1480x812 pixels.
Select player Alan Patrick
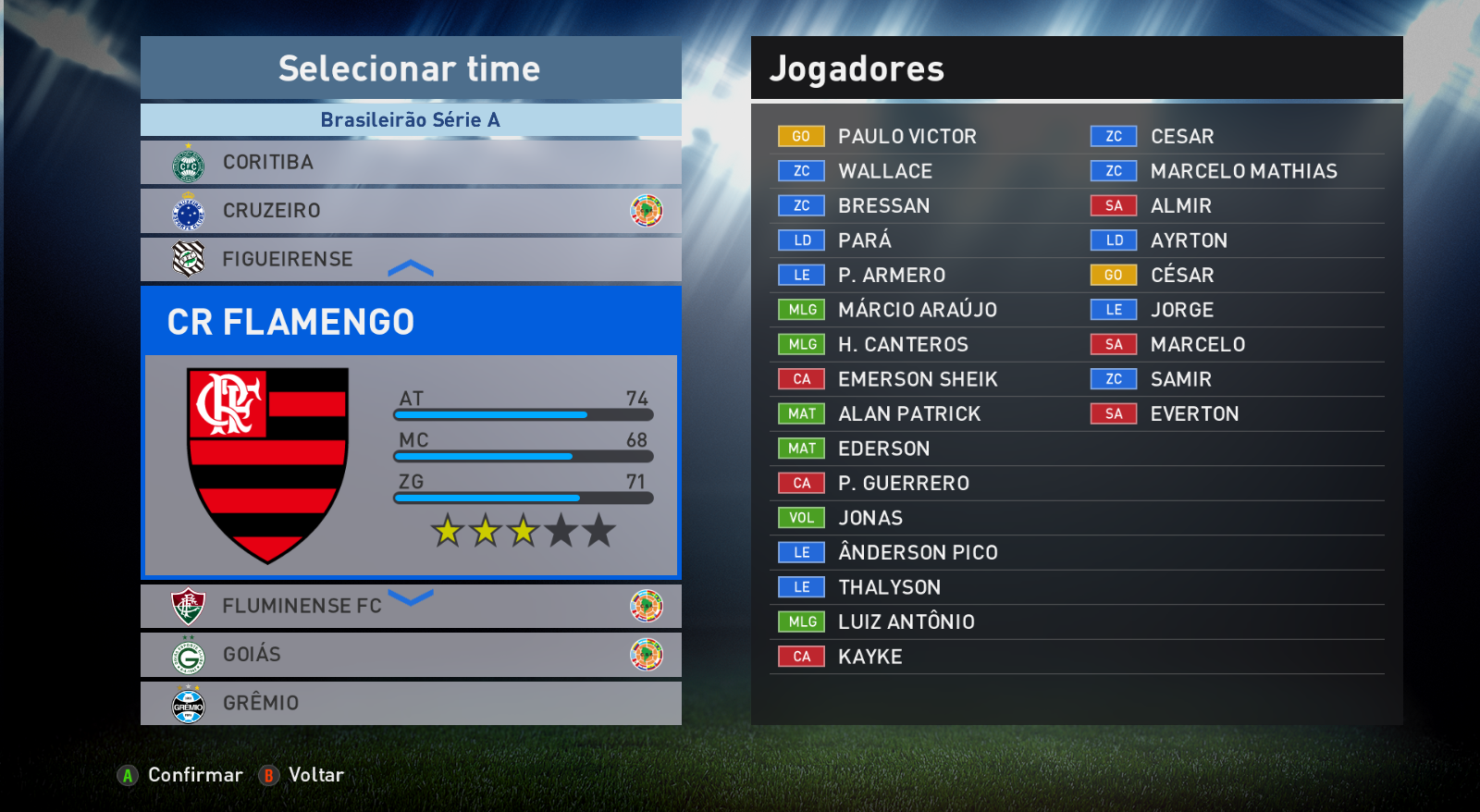point(908,414)
